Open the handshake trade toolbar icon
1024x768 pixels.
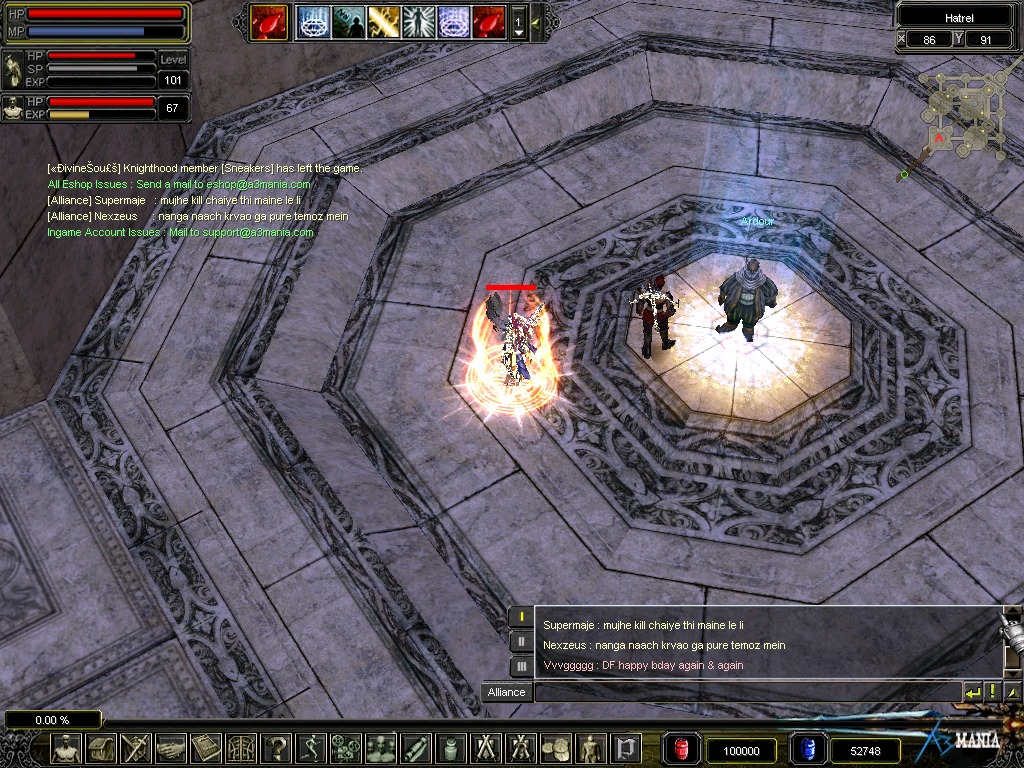171,748
